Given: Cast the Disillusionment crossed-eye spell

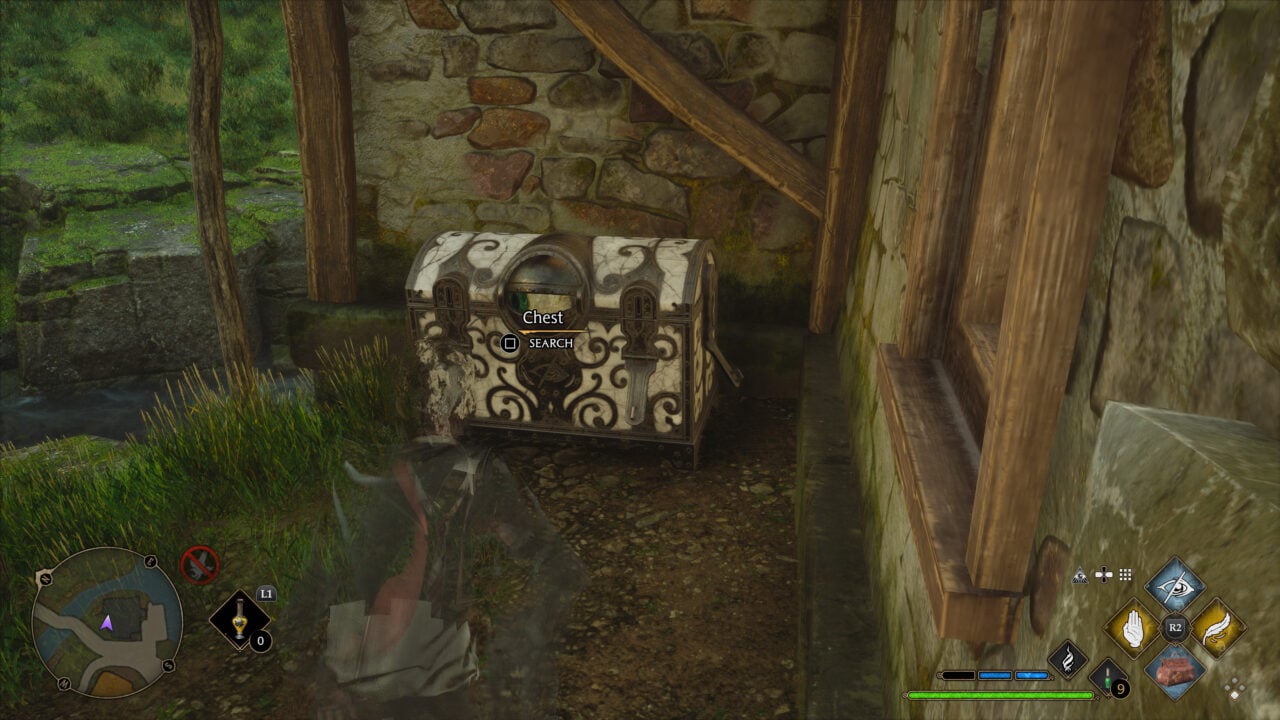Looking at the screenshot, I should [x=1175, y=585].
